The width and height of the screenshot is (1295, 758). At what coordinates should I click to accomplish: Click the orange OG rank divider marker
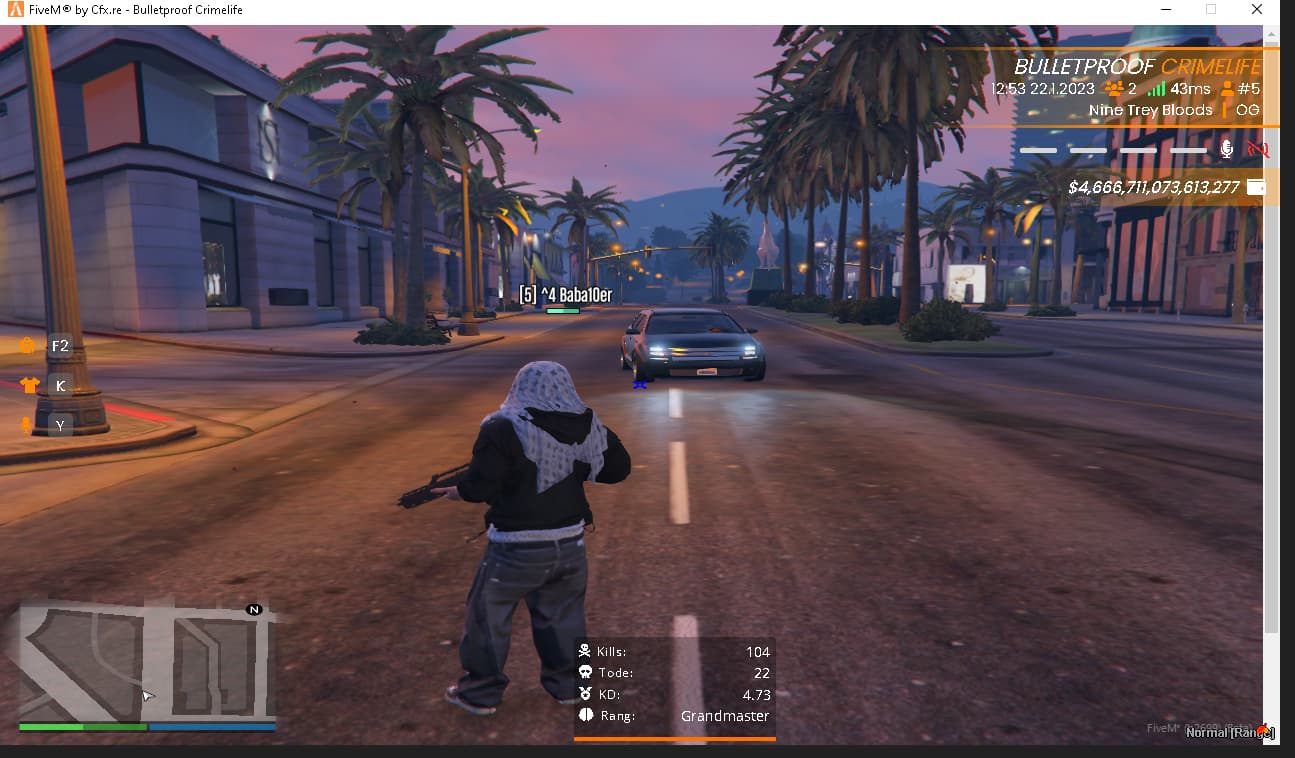[1224, 110]
